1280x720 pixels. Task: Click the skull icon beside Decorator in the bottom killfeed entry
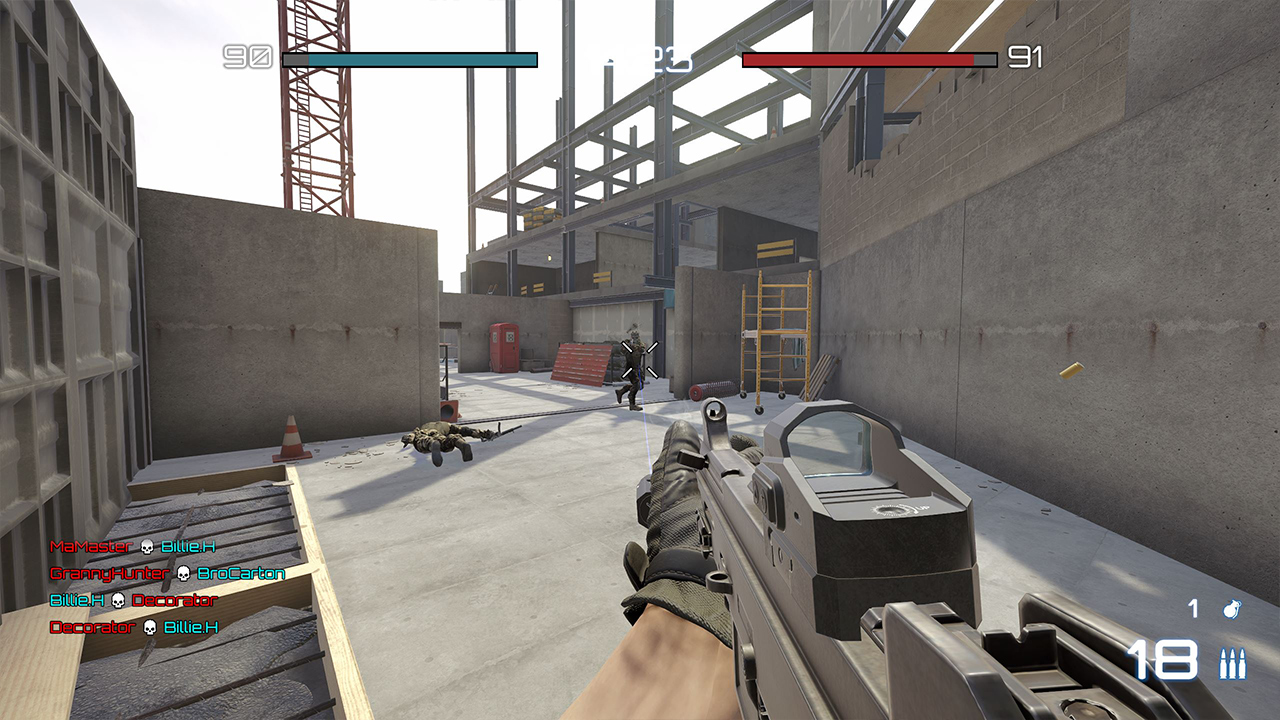pyautogui.click(x=149, y=627)
